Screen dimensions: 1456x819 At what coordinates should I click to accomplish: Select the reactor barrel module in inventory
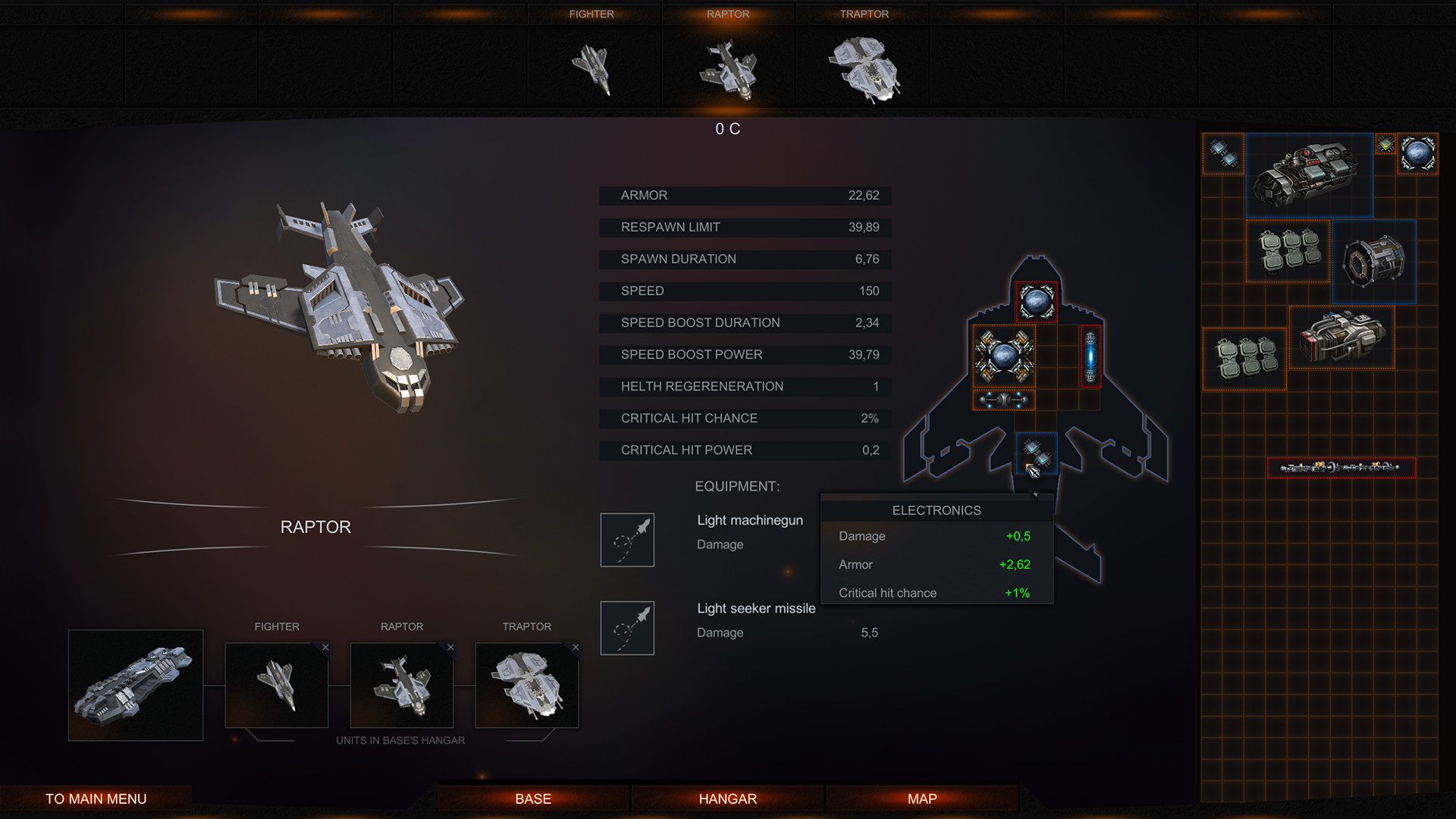pyautogui.click(x=1374, y=262)
